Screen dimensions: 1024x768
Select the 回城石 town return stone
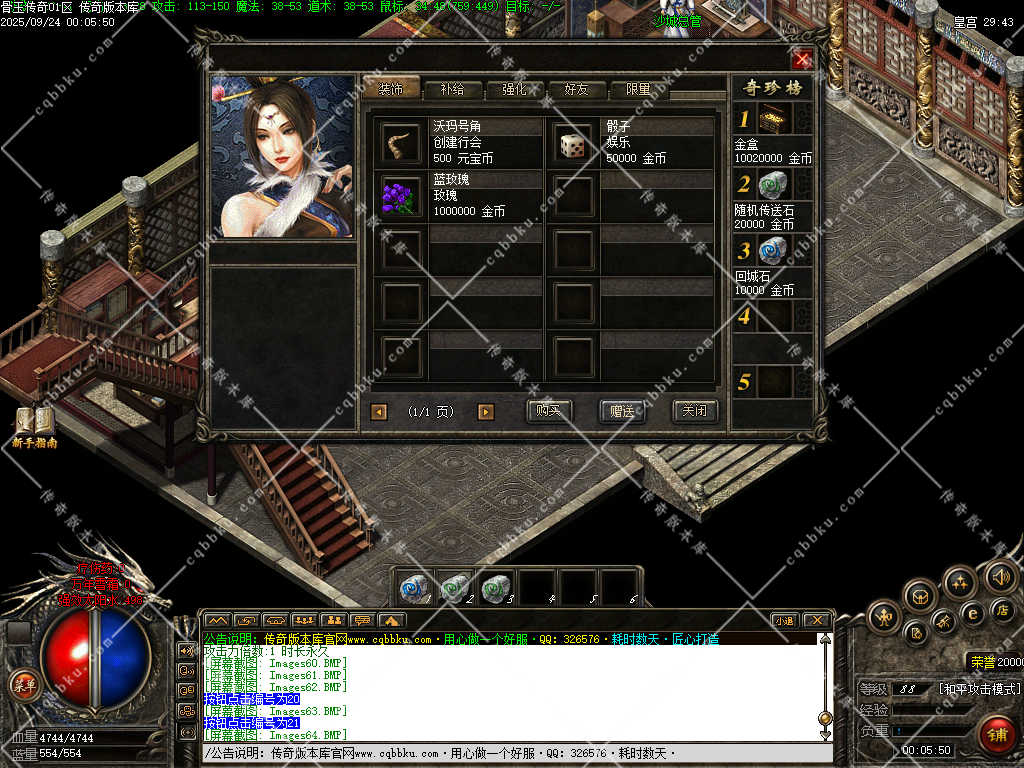[773, 250]
